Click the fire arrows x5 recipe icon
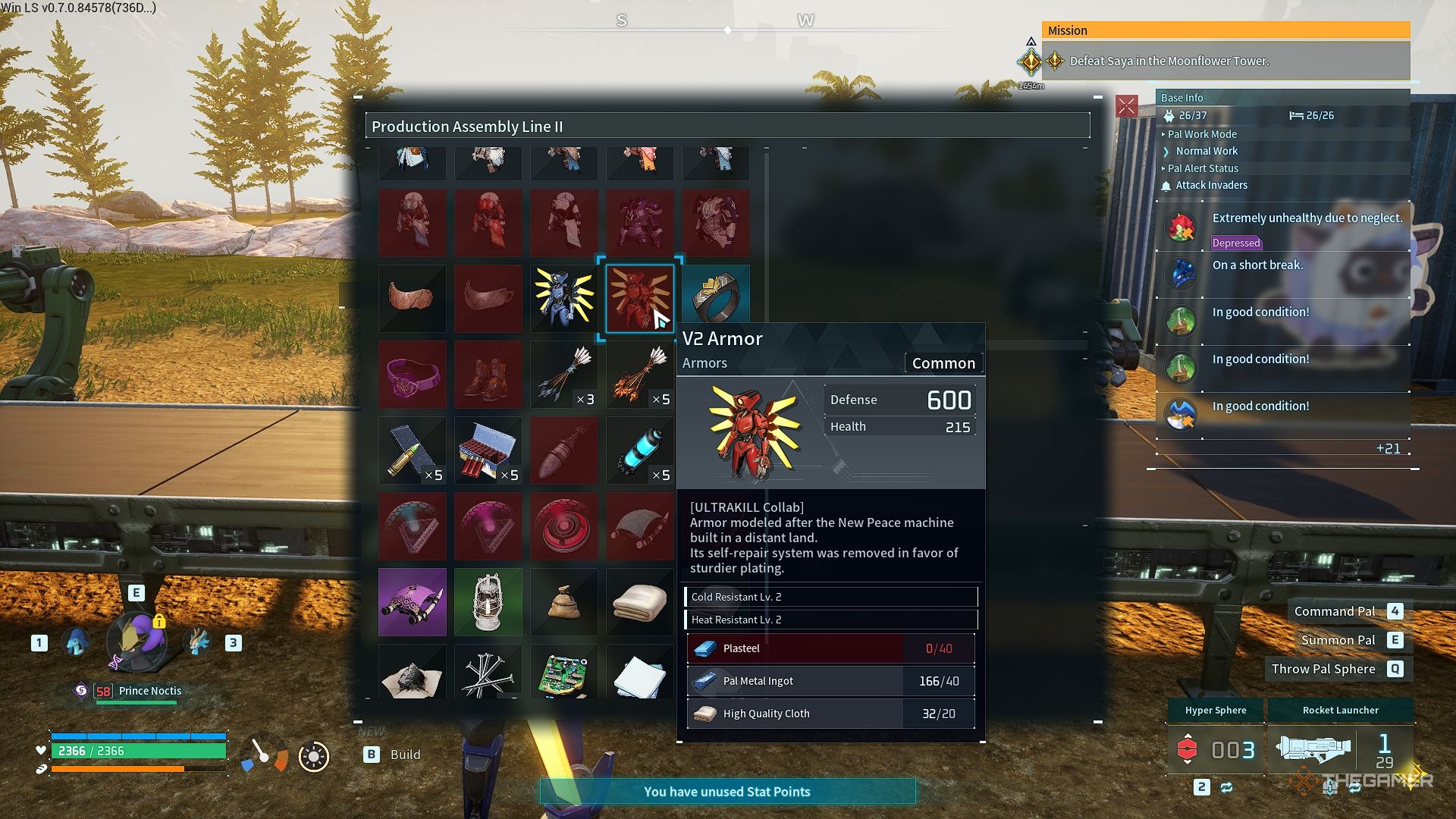Image resolution: width=1456 pixels, height=819 pixels. pos(639,374)
